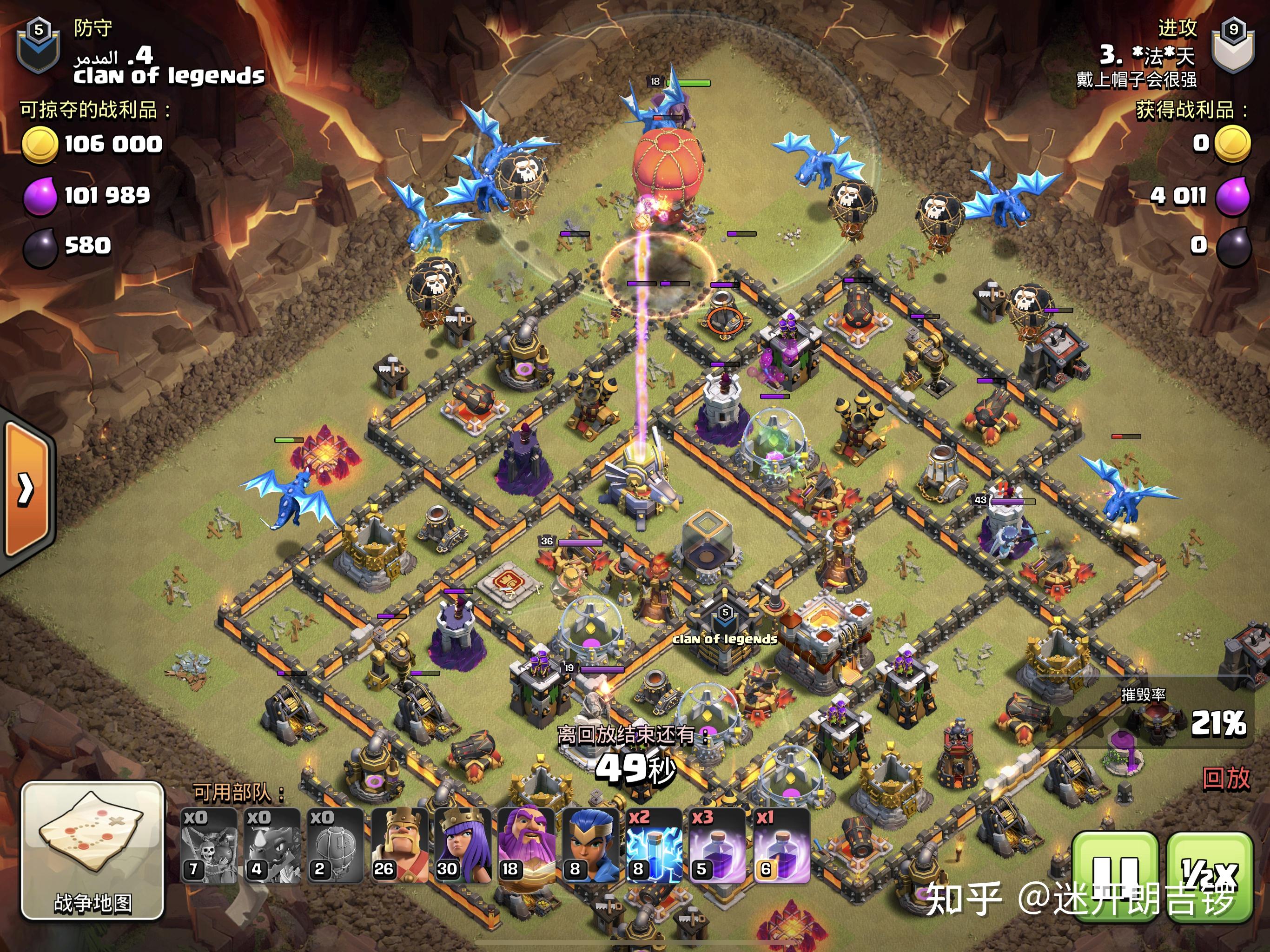The height and width of the screenshot is (952, 1270).
Task: Choose the x3 Rage Spell slot
Action: [717, 845]
